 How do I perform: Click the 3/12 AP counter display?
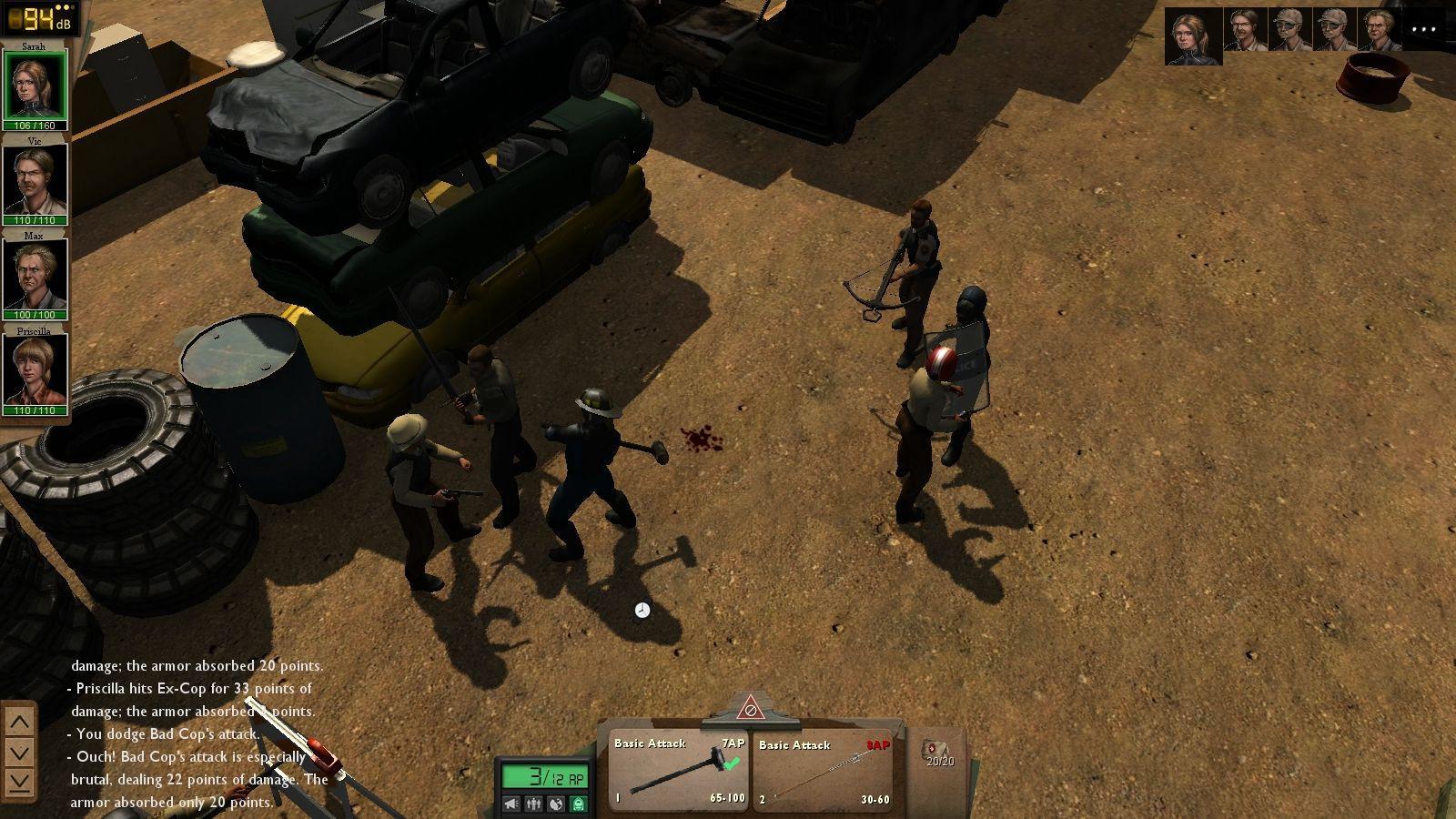546,774
